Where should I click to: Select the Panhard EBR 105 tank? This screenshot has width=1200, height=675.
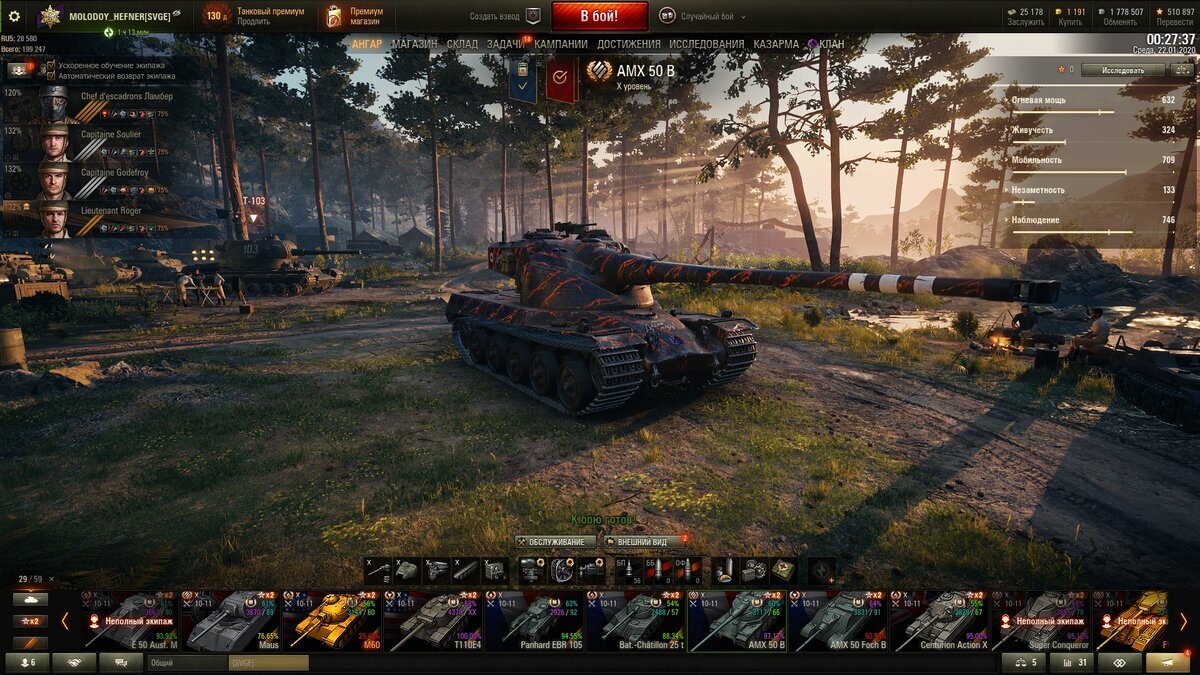coord(534,620)
